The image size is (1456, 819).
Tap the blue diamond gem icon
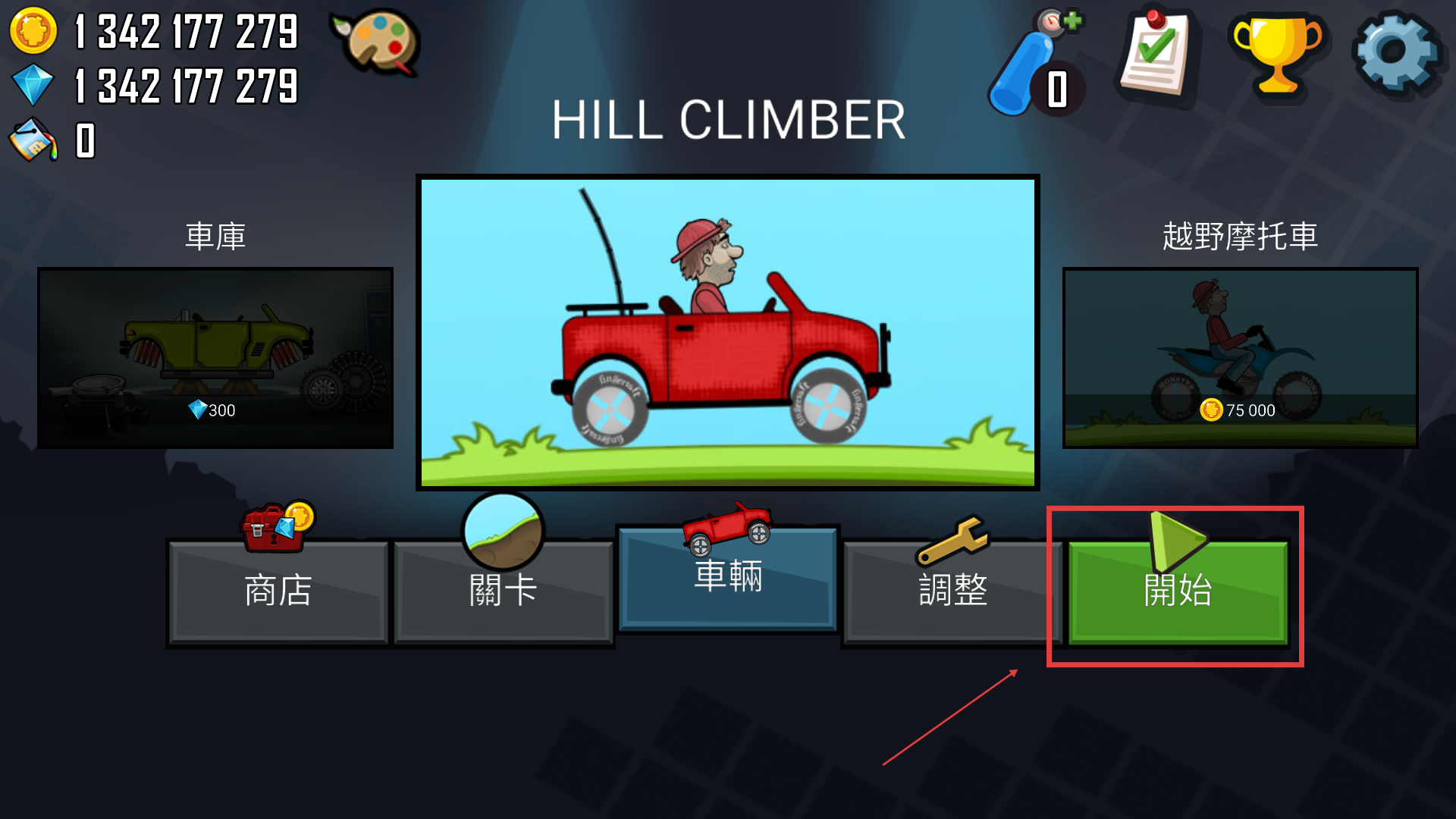pyautogui.click(x=33, y=85)
